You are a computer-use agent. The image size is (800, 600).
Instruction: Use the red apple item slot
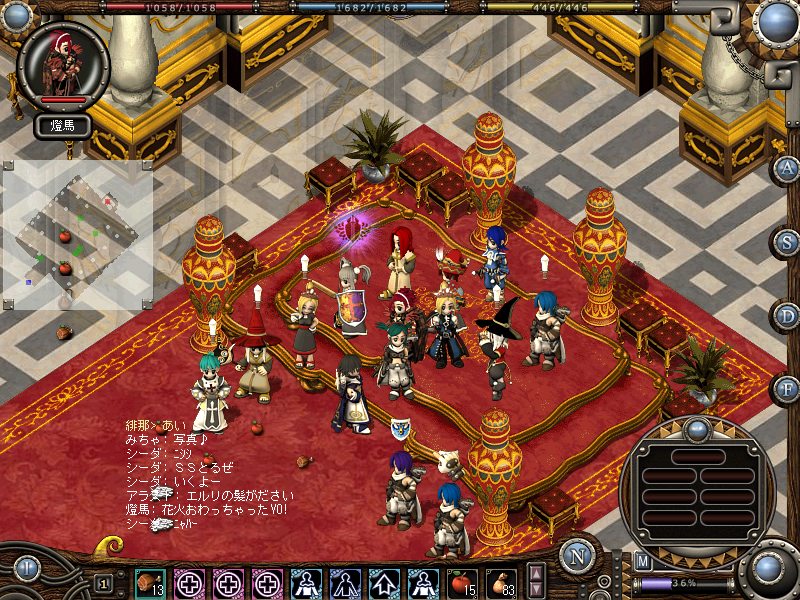coord(463,582)
